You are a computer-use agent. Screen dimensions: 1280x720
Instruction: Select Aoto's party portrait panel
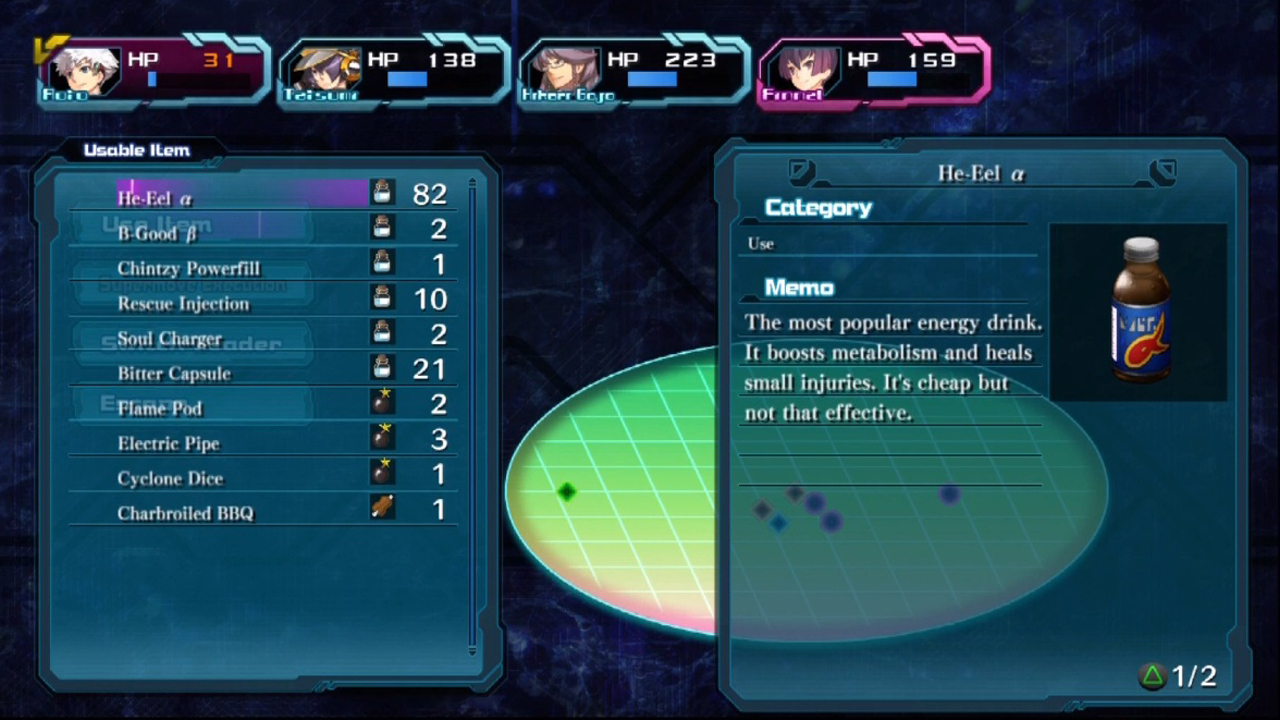[153, 70]
